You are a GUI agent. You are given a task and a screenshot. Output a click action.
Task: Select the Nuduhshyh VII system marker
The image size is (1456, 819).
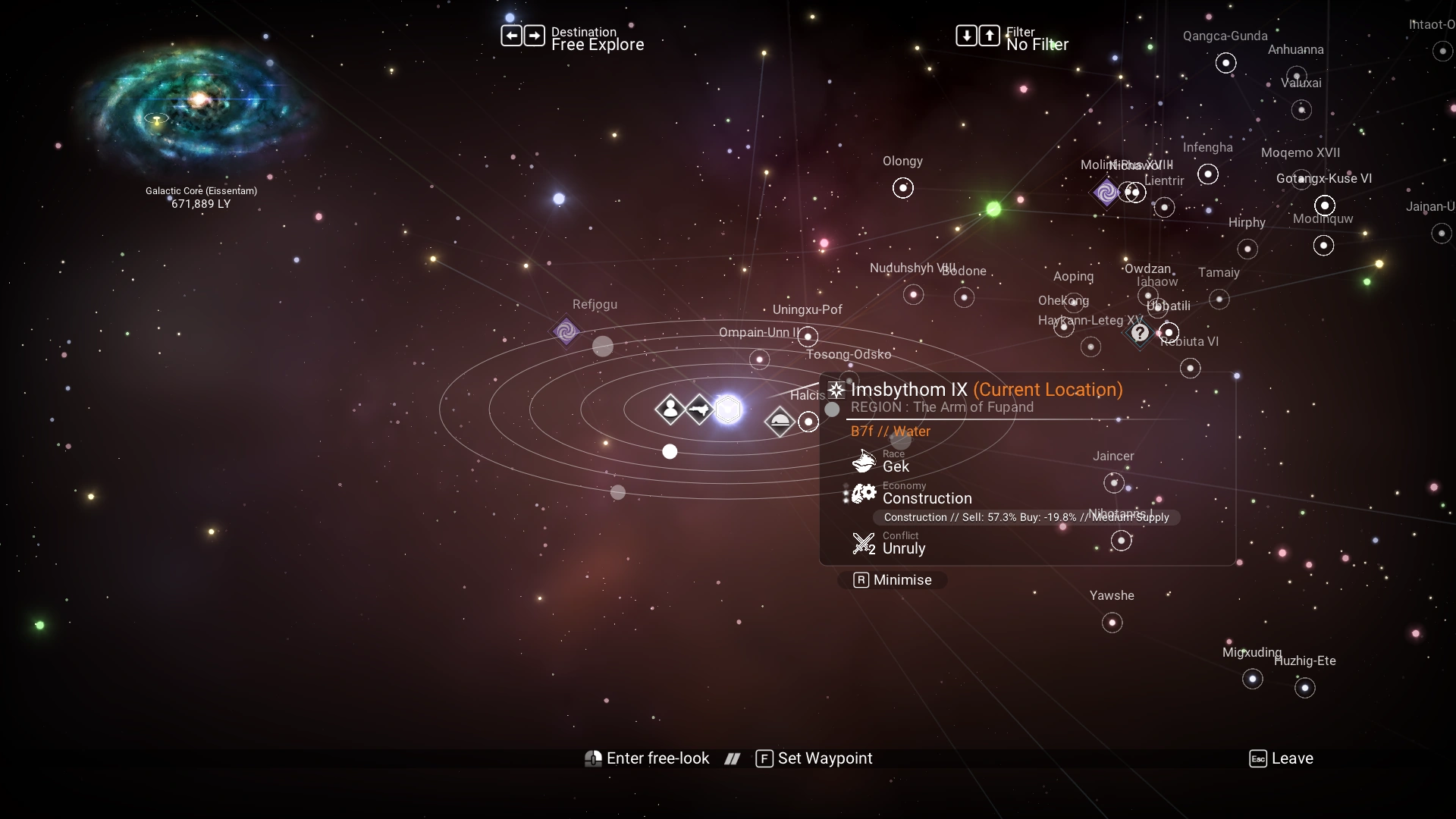point(913,295)
